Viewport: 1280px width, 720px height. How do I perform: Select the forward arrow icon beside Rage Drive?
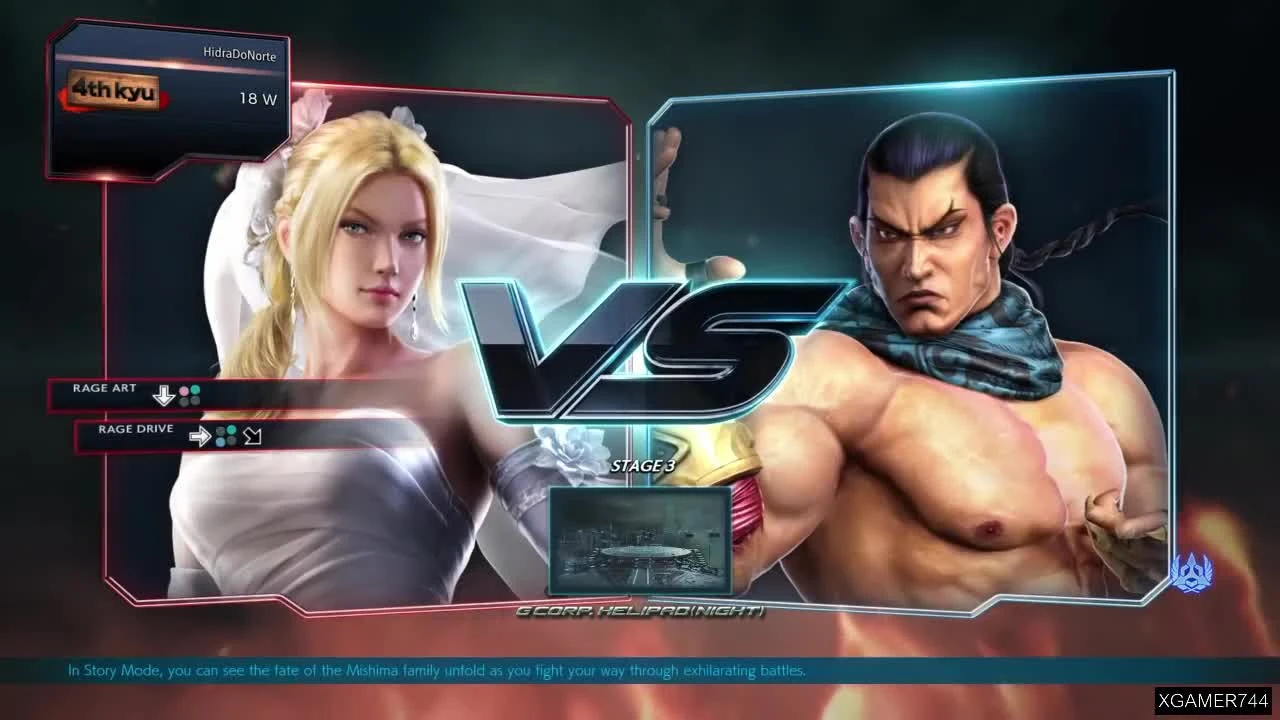(x=200, y=436)
